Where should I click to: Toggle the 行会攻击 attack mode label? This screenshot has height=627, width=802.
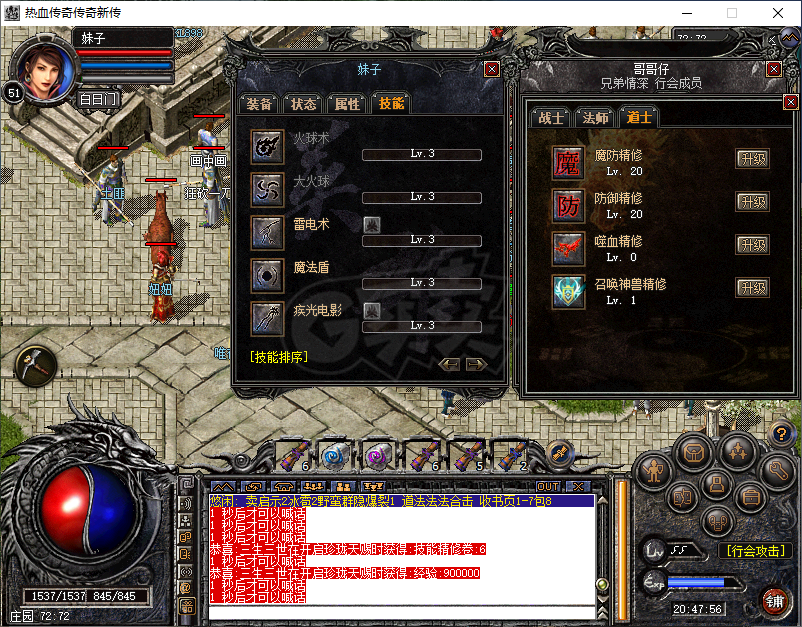[x=753, y=550]
